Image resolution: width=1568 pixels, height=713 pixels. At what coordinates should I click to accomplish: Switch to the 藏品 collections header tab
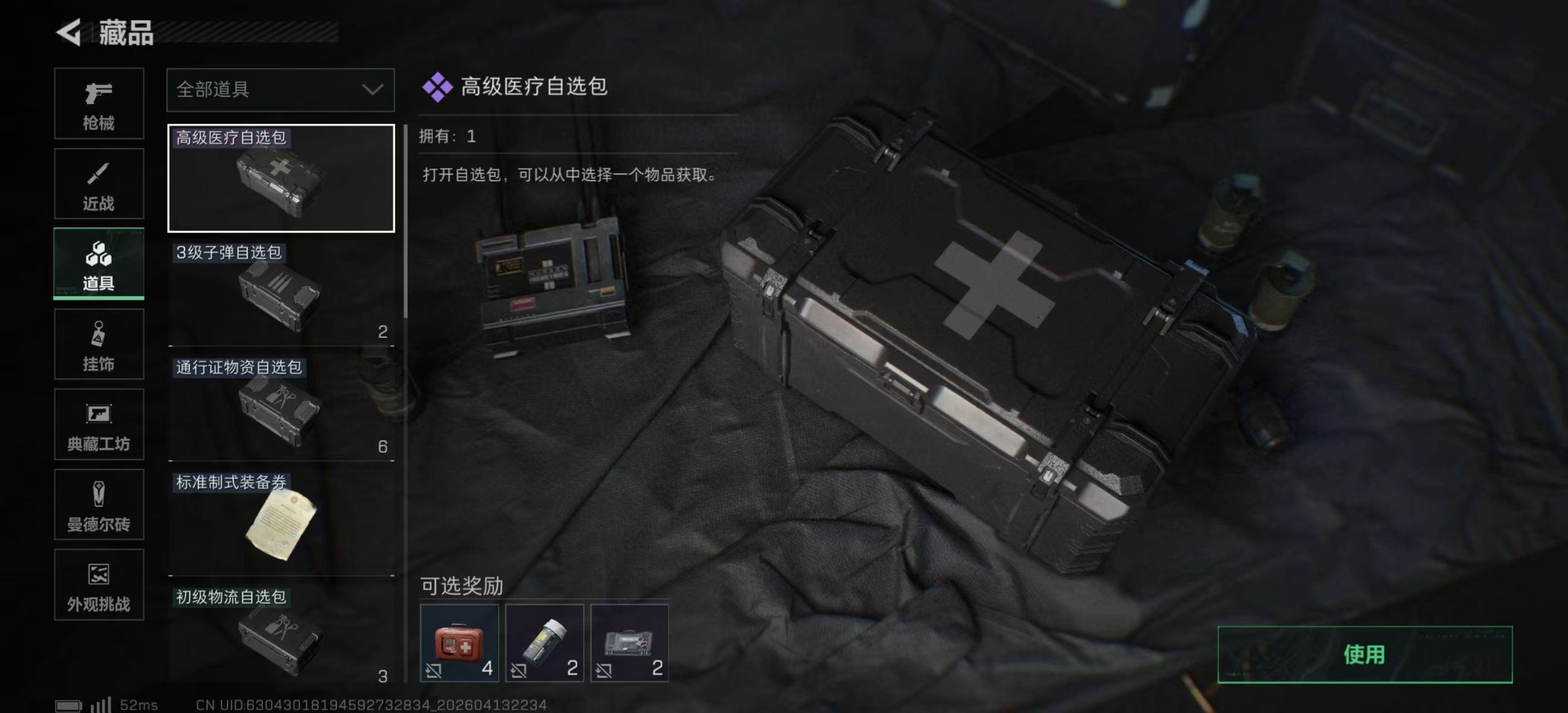pyautogui.click(x=127, y=35)
